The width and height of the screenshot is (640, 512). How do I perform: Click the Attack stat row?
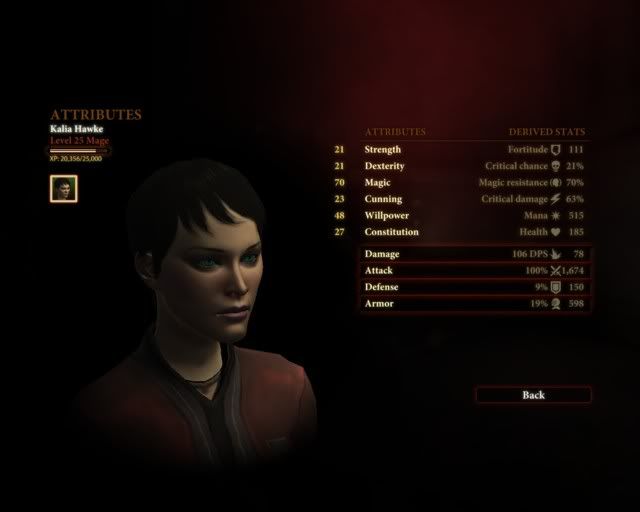coord(475,270)
